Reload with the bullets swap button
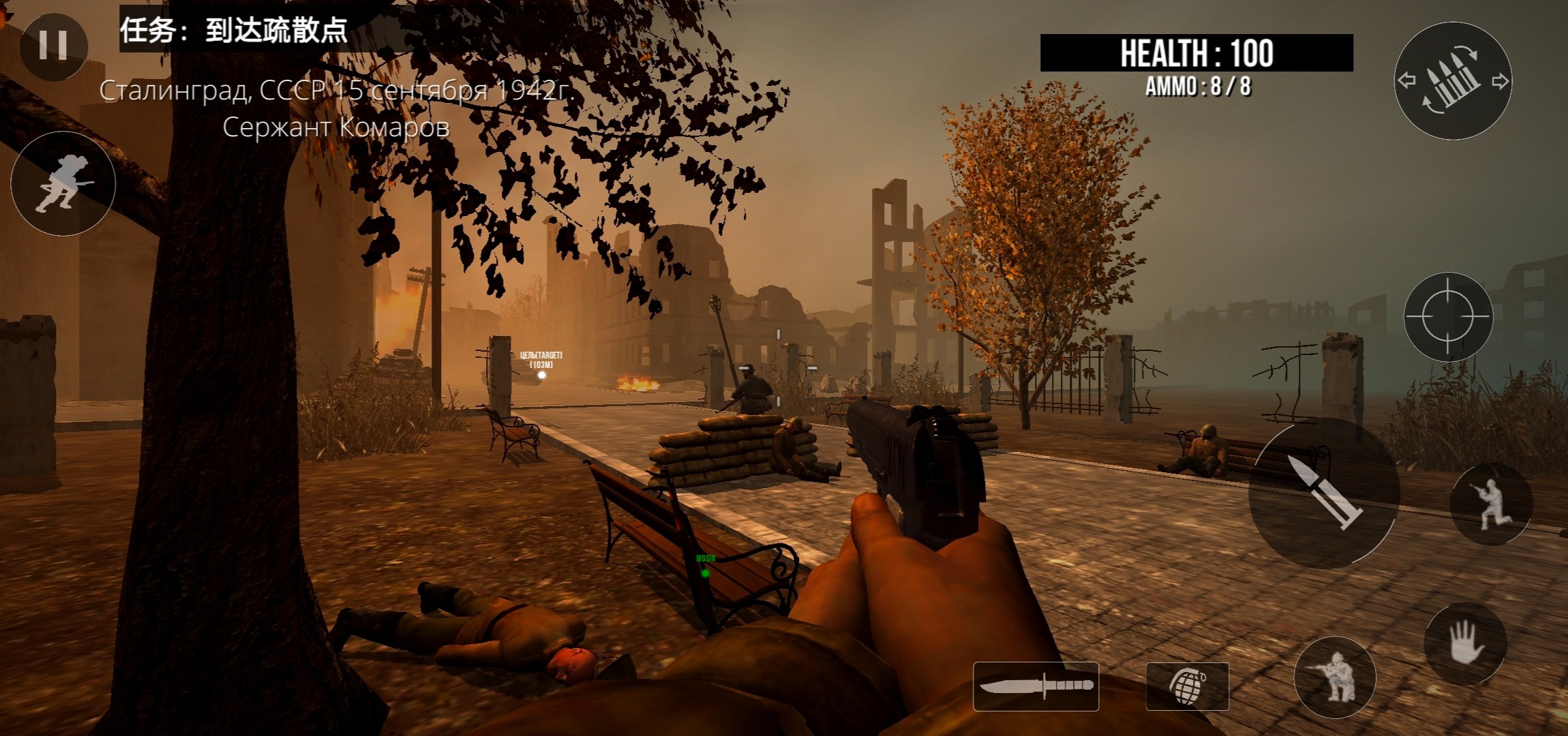This screenshot has height=736, width=1568. 1453,81
